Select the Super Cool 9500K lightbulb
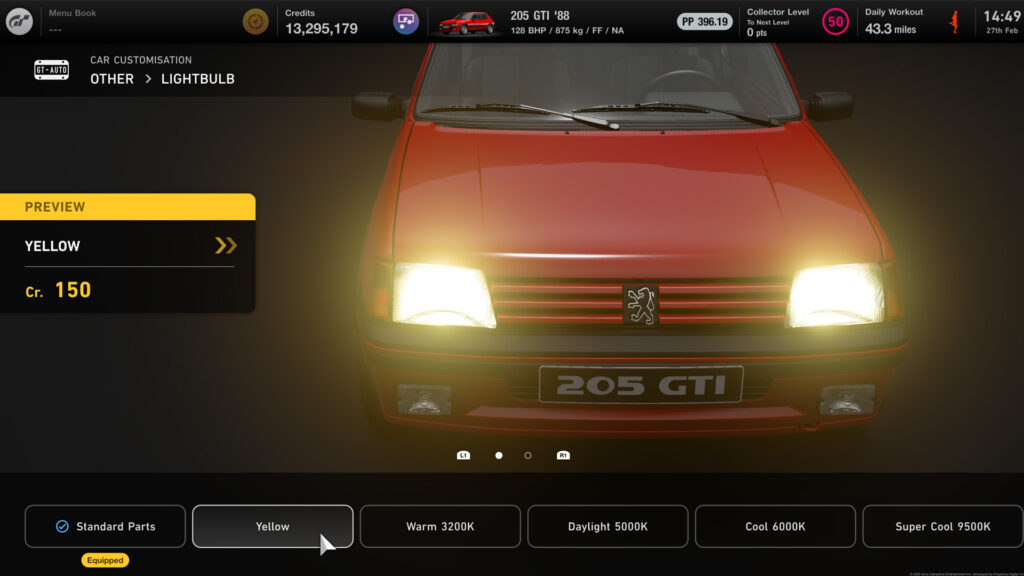The height and width of the screenshot is (576, 1024). (942, 526)
